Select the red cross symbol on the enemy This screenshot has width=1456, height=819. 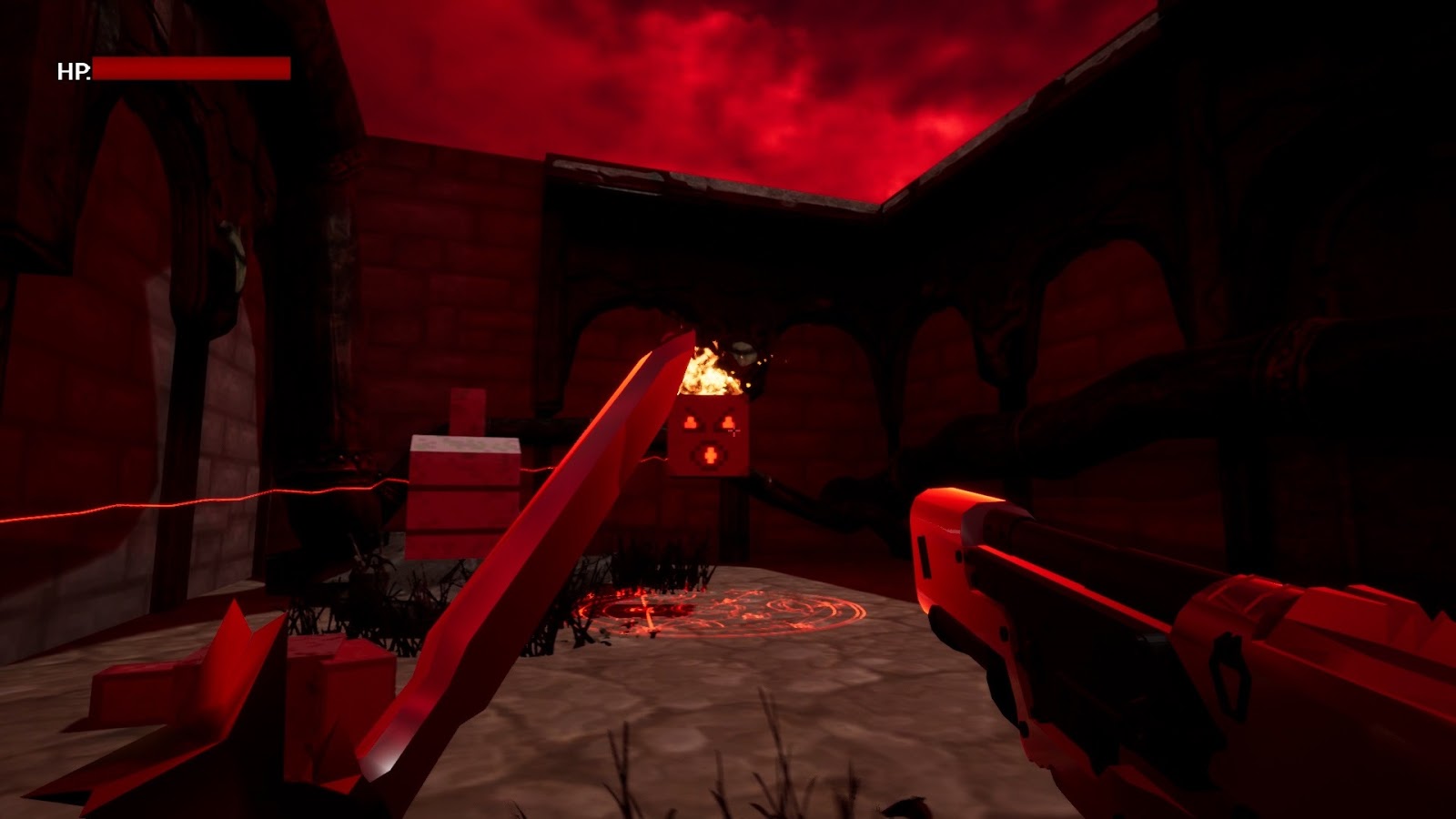click(709, 454)
